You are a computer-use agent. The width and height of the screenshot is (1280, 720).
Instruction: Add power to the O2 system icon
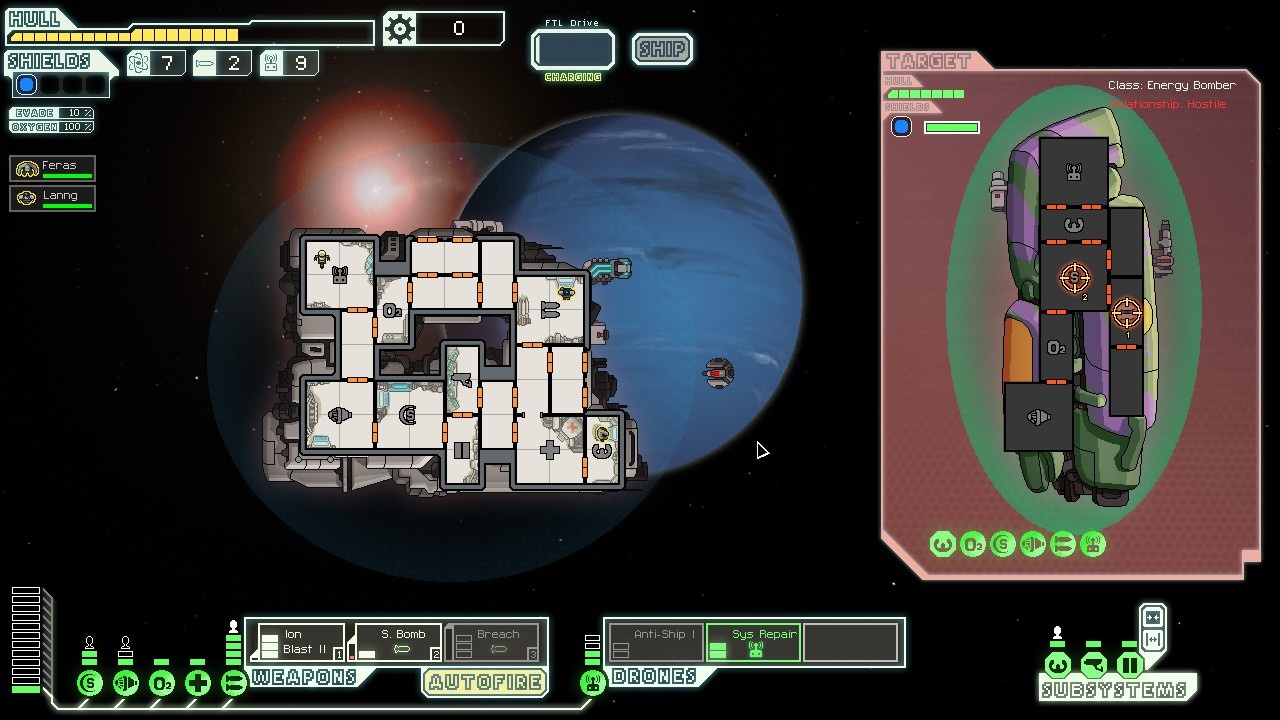point(162,684)
